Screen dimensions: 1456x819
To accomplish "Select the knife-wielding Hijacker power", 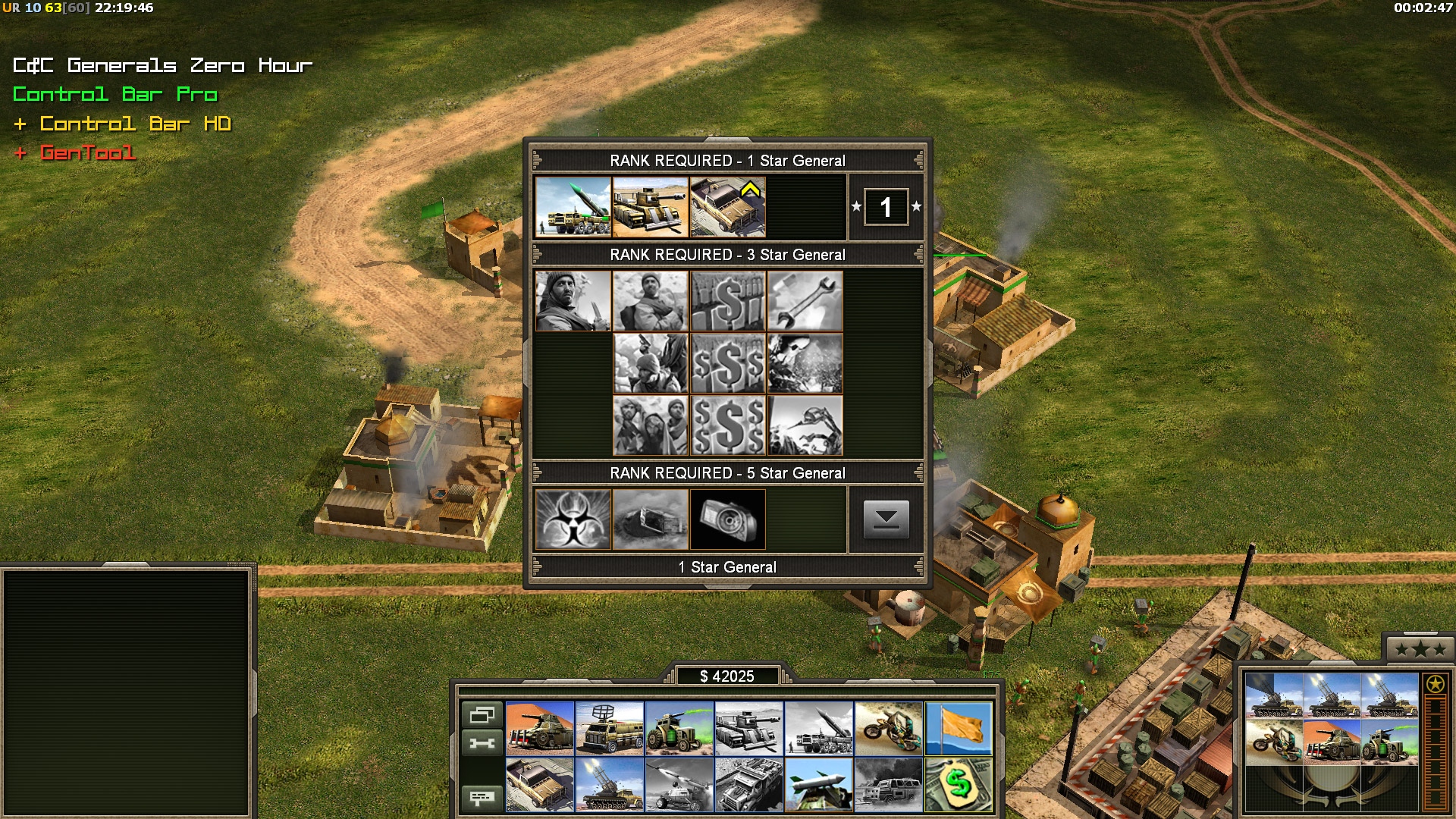I will click(x=573, y=301).
